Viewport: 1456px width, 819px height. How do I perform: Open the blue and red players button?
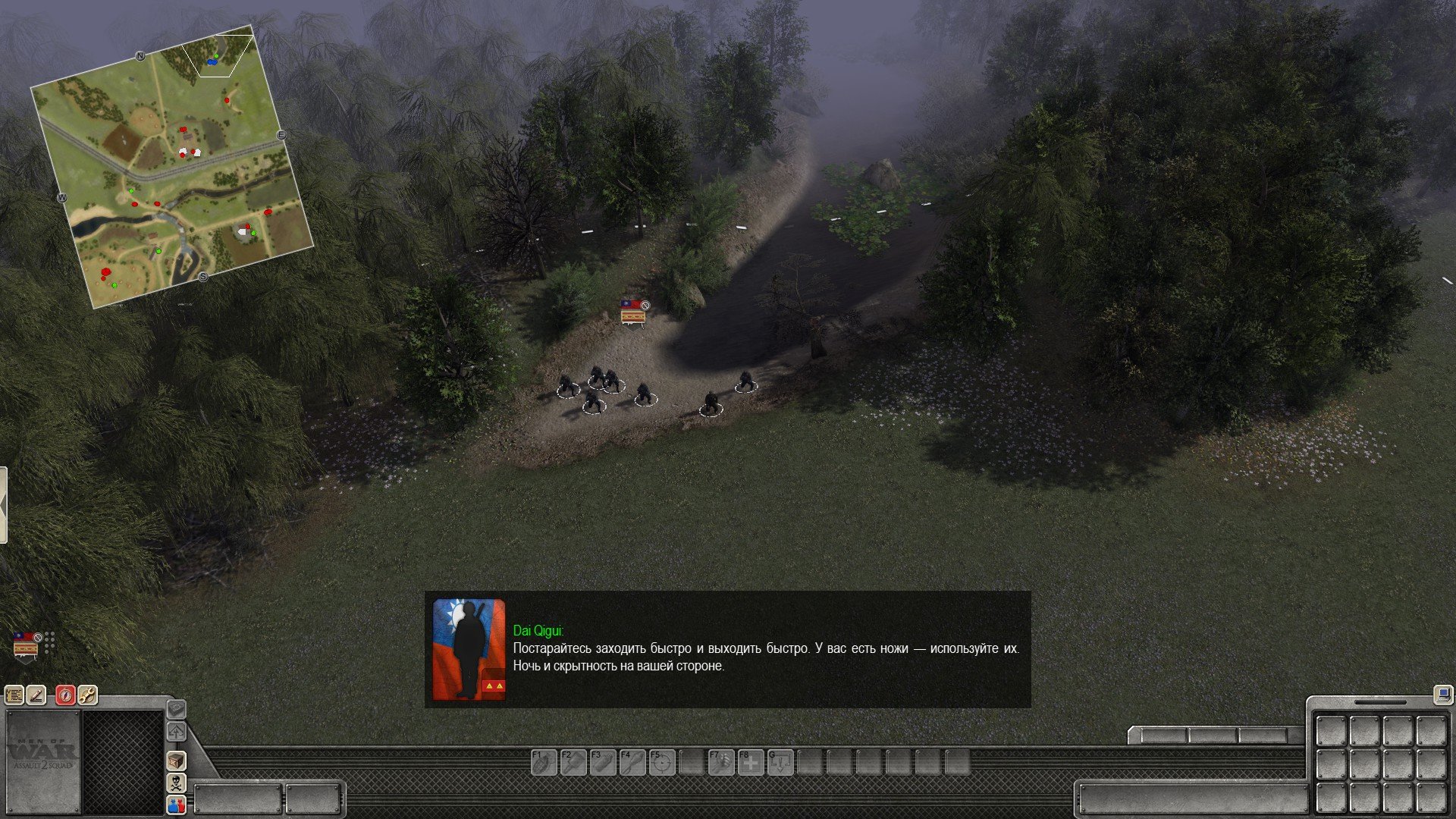(176, 805)
